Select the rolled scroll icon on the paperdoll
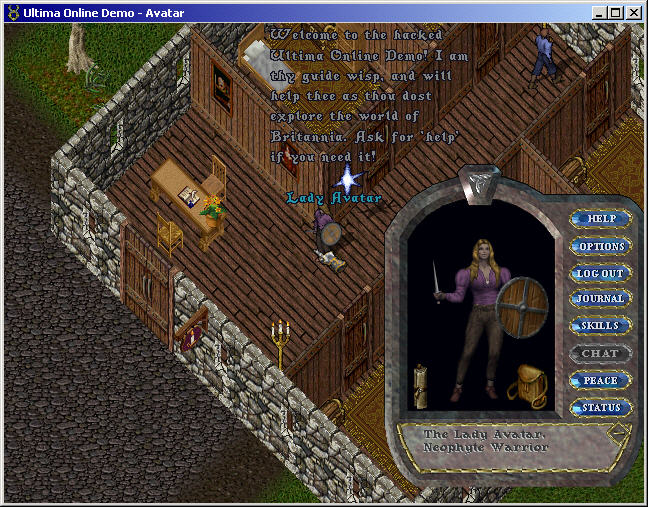 (x=422, y=385)
